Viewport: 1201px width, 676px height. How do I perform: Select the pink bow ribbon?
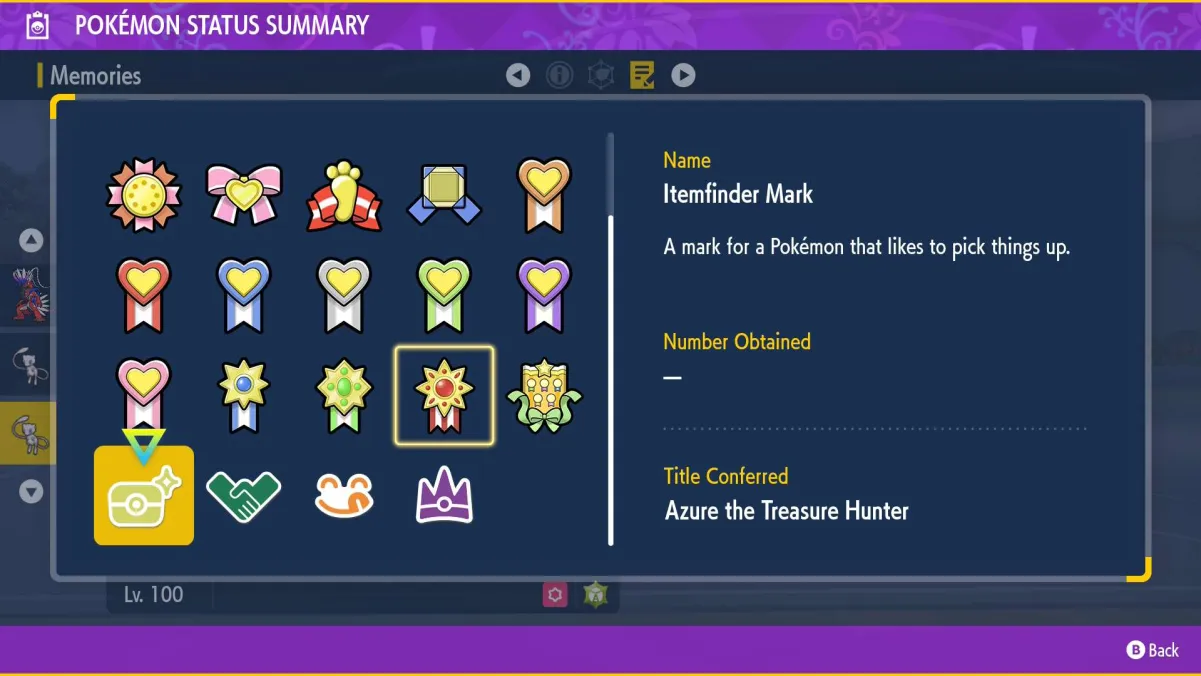(x=244, y=195)
